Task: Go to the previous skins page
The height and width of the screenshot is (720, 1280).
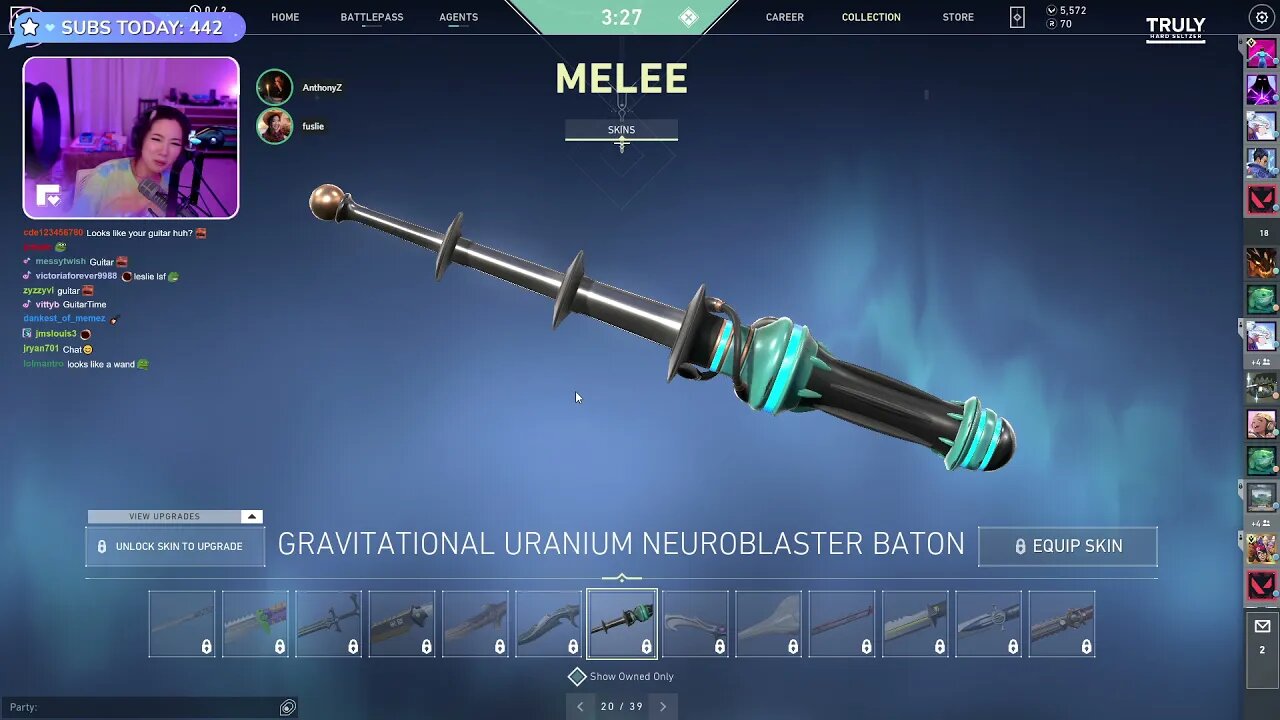Action: (580, 706)
